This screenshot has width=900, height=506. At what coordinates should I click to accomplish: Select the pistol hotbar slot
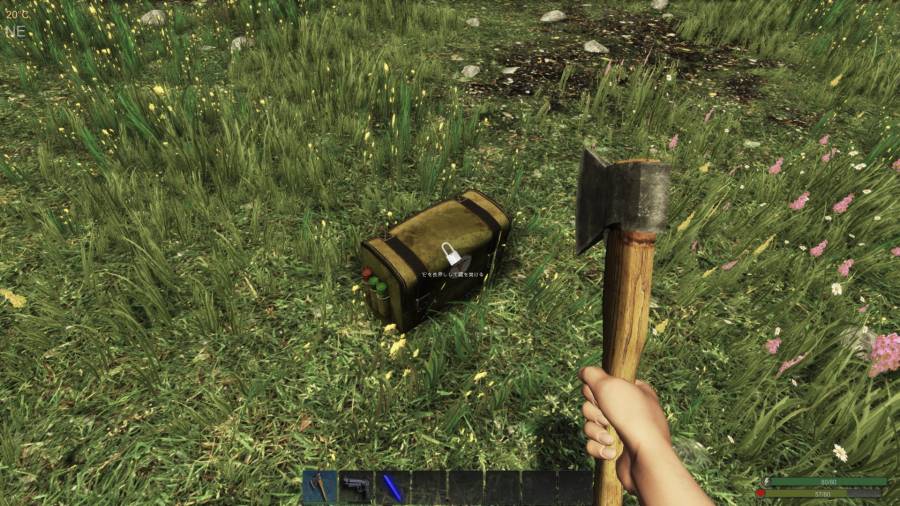click(x=356, y=487)
